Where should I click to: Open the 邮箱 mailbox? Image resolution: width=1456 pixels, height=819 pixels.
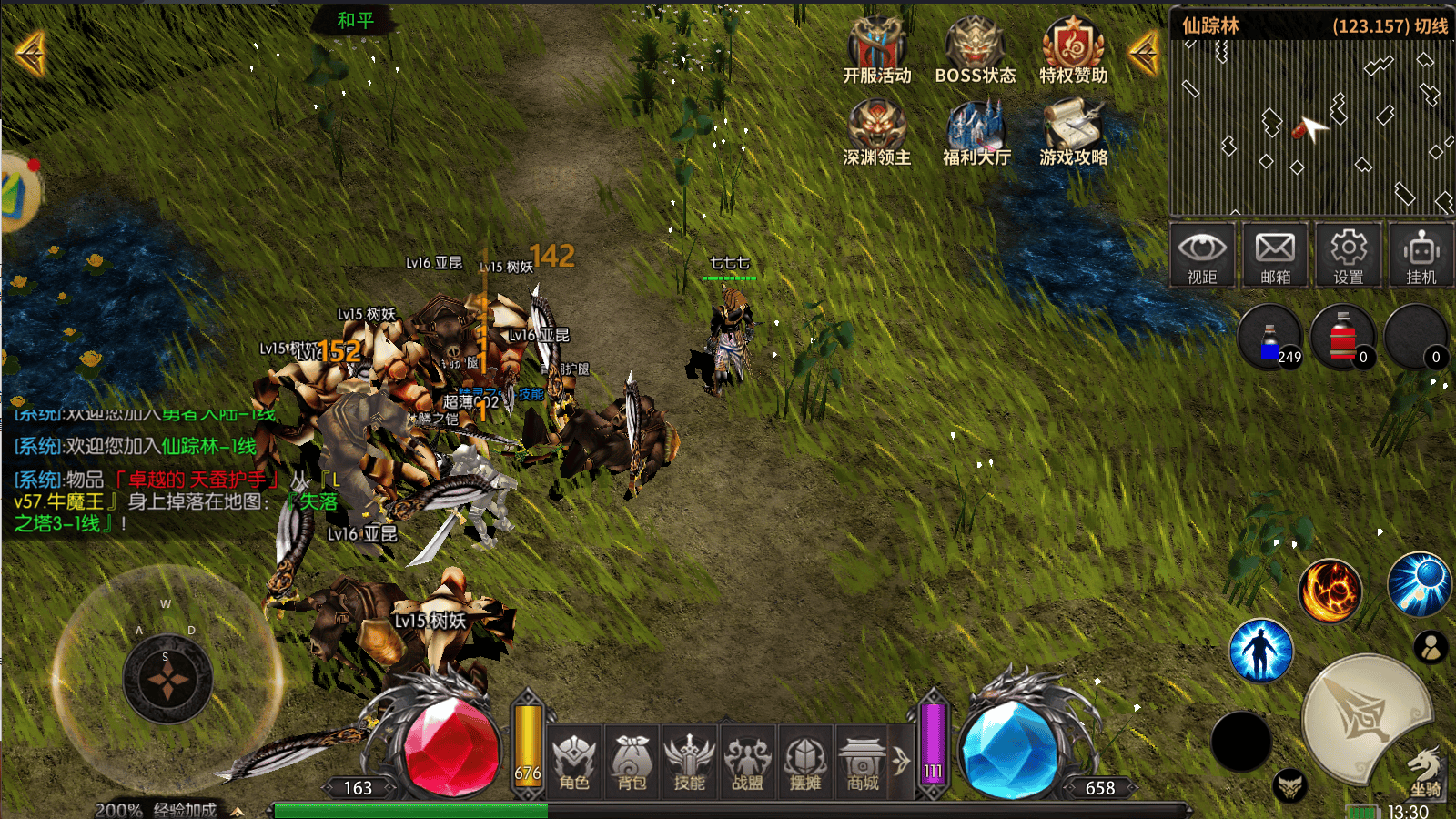pos(1275,255)
